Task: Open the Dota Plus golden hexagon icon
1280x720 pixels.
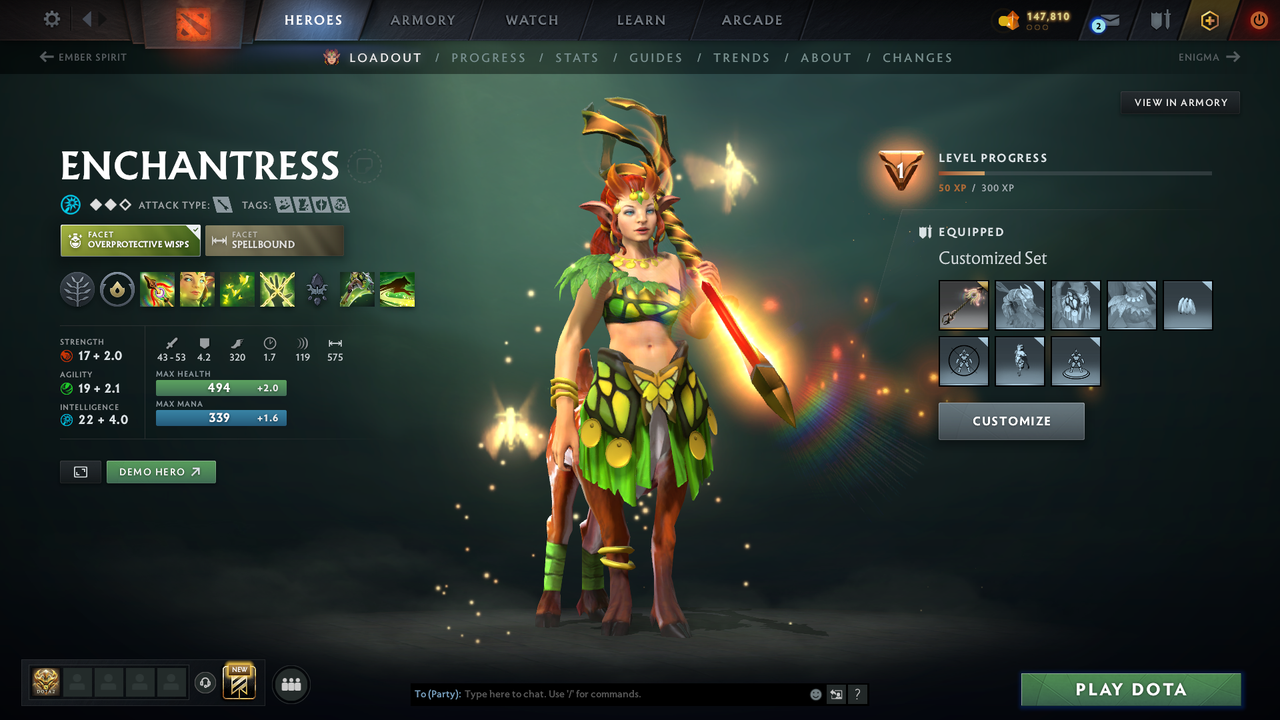Action: tap(1209, 19)
